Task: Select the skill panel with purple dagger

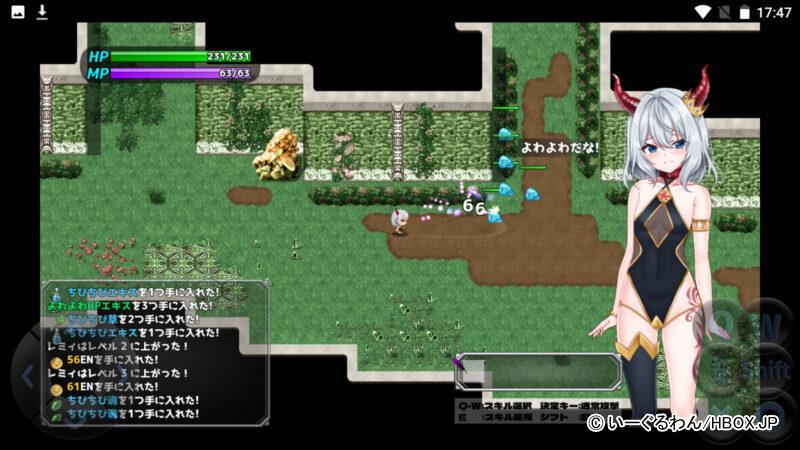Action: [x=538, y=371]
